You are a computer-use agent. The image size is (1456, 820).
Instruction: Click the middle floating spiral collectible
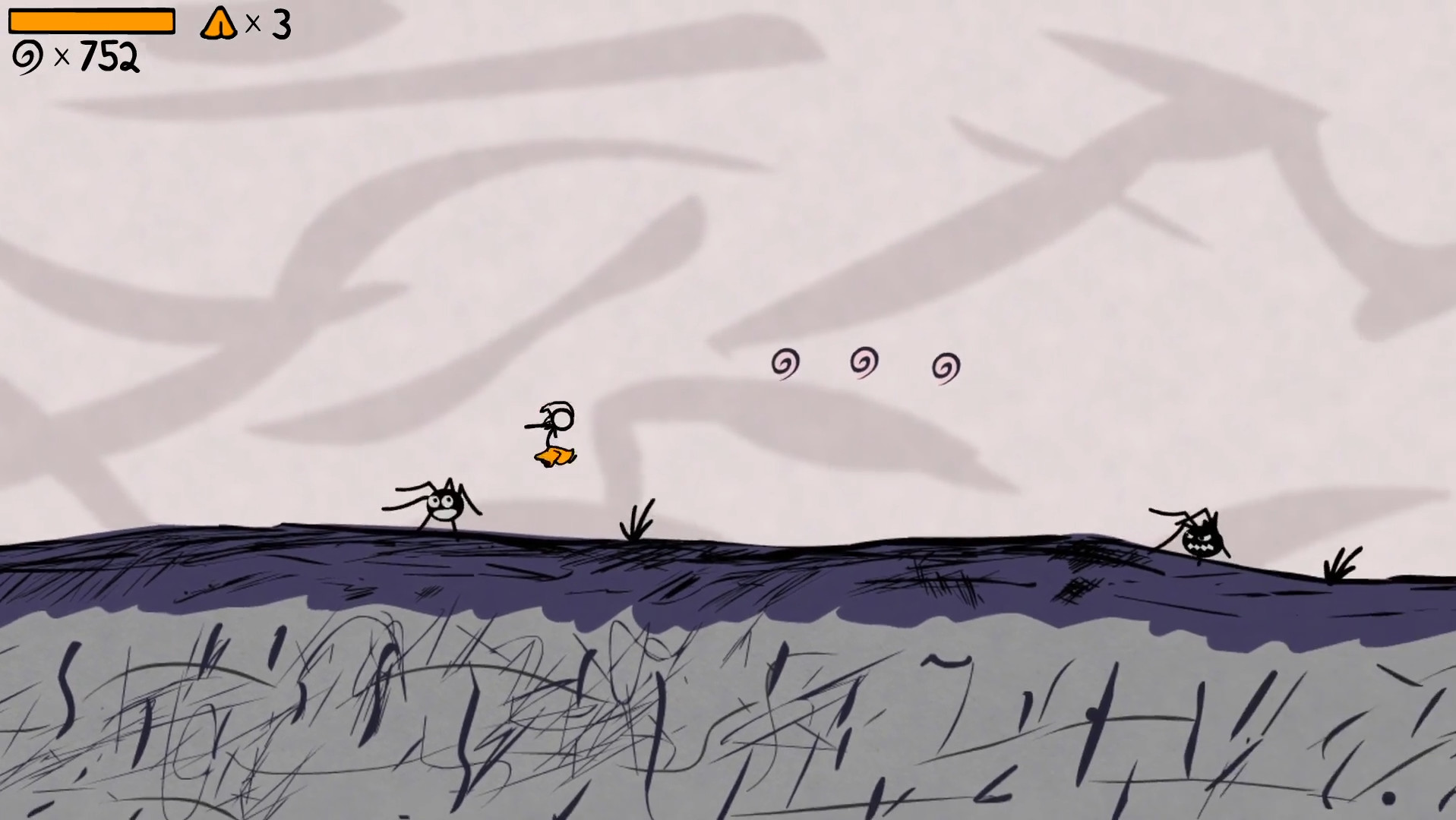863,360
